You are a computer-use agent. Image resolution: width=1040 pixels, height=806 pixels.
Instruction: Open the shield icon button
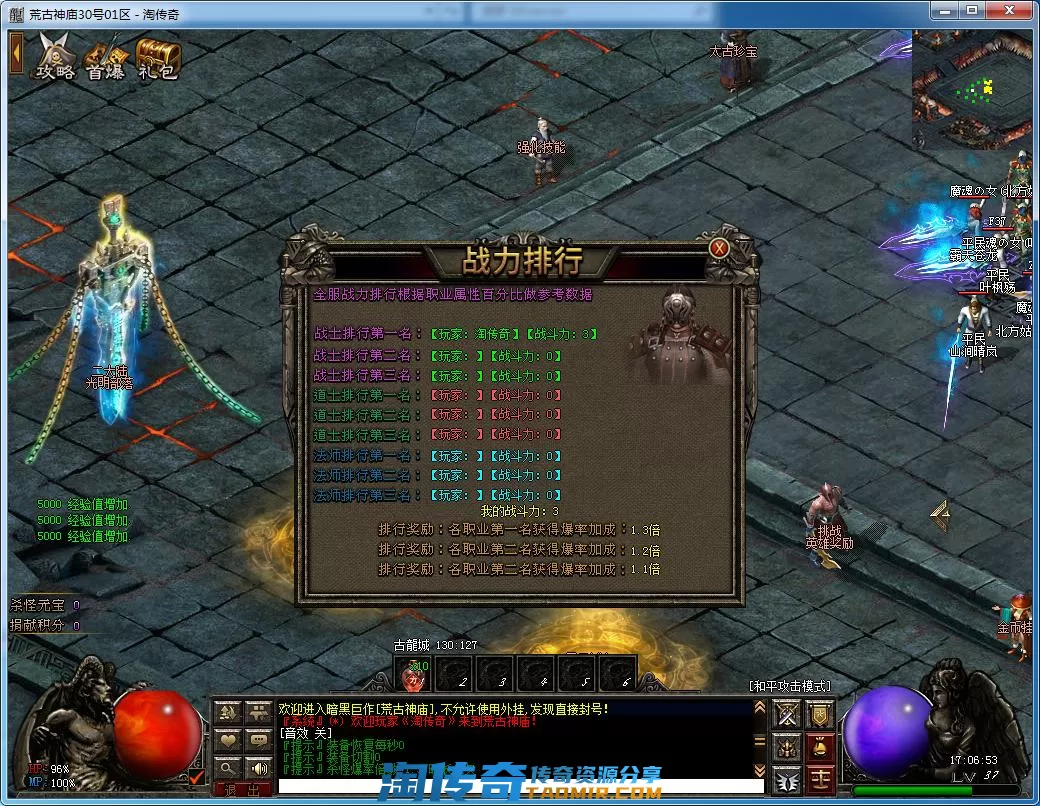click(x=821, y=714)
